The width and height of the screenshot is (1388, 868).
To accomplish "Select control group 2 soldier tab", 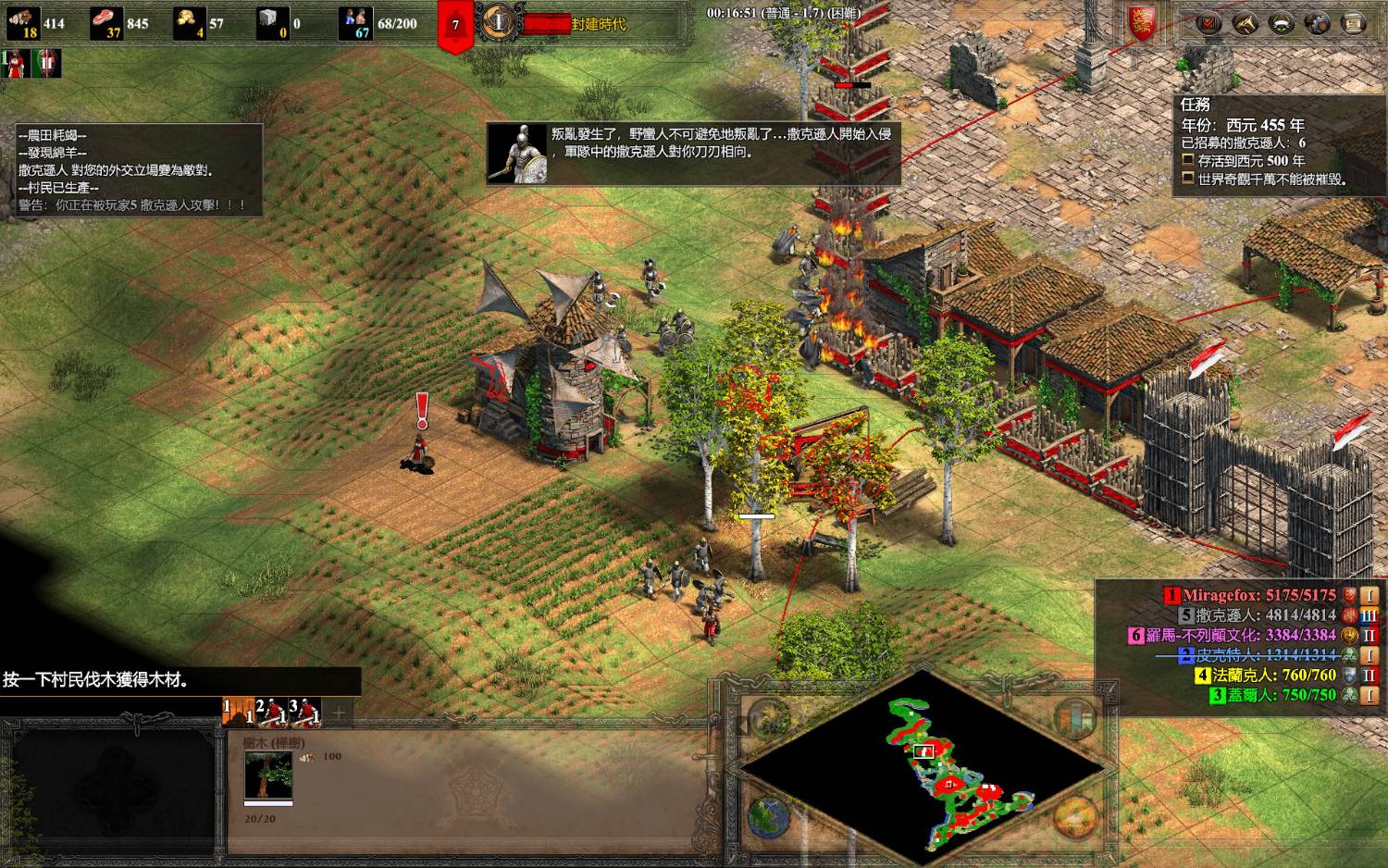I will pos(270,712).
